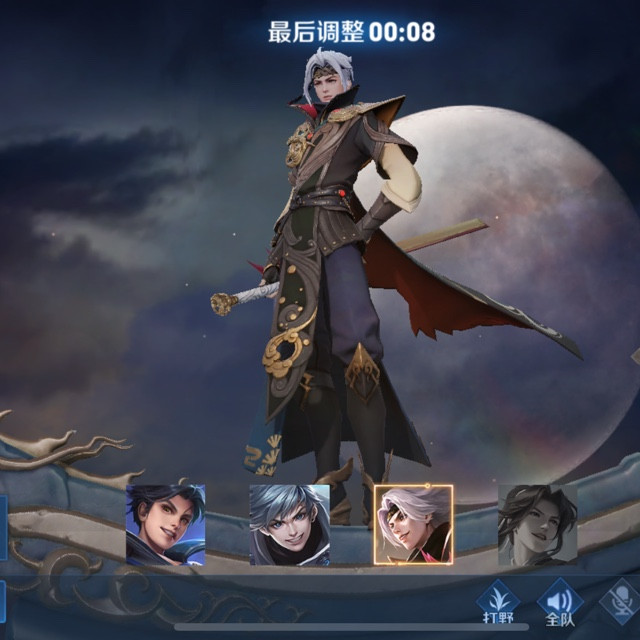The width and height of the screenshot is (640, 640).
Task: Choose the silver-haired hero portrait
Action: [289, 524]
